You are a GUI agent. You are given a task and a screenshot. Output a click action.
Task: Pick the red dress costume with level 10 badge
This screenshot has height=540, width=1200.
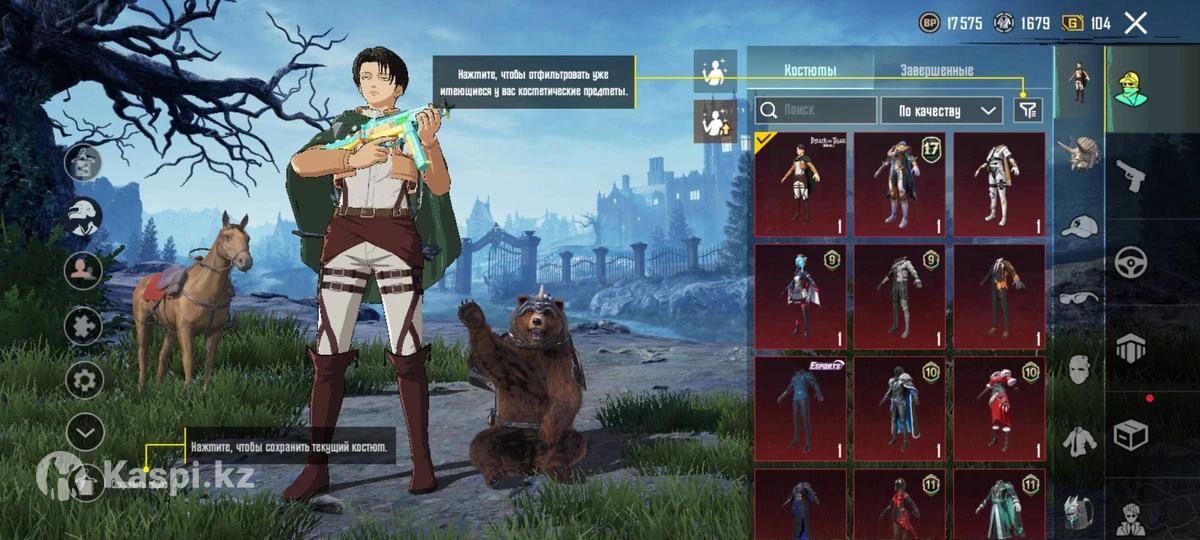click(x=998, y=408)
